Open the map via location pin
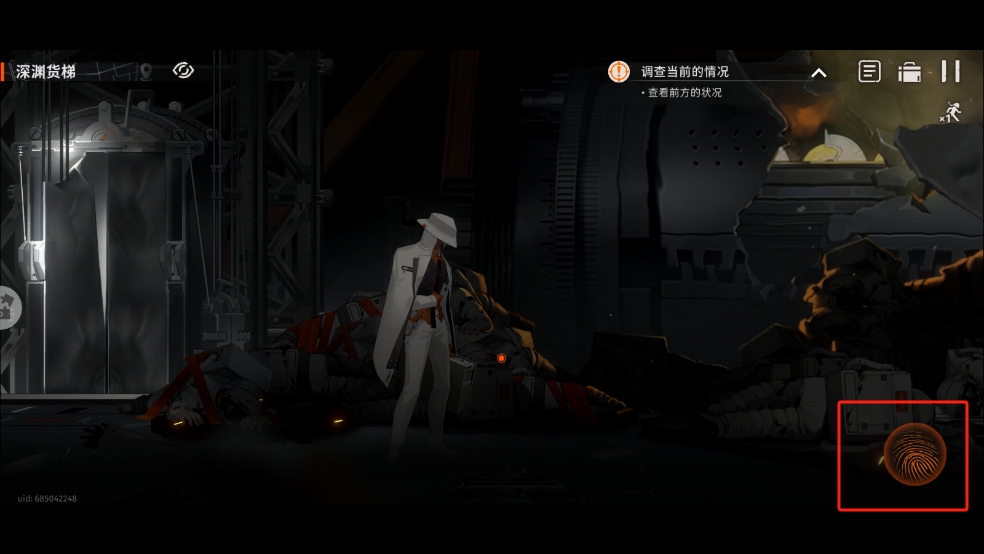The width and height of the screenshot is (984, 554). (146, 71)
